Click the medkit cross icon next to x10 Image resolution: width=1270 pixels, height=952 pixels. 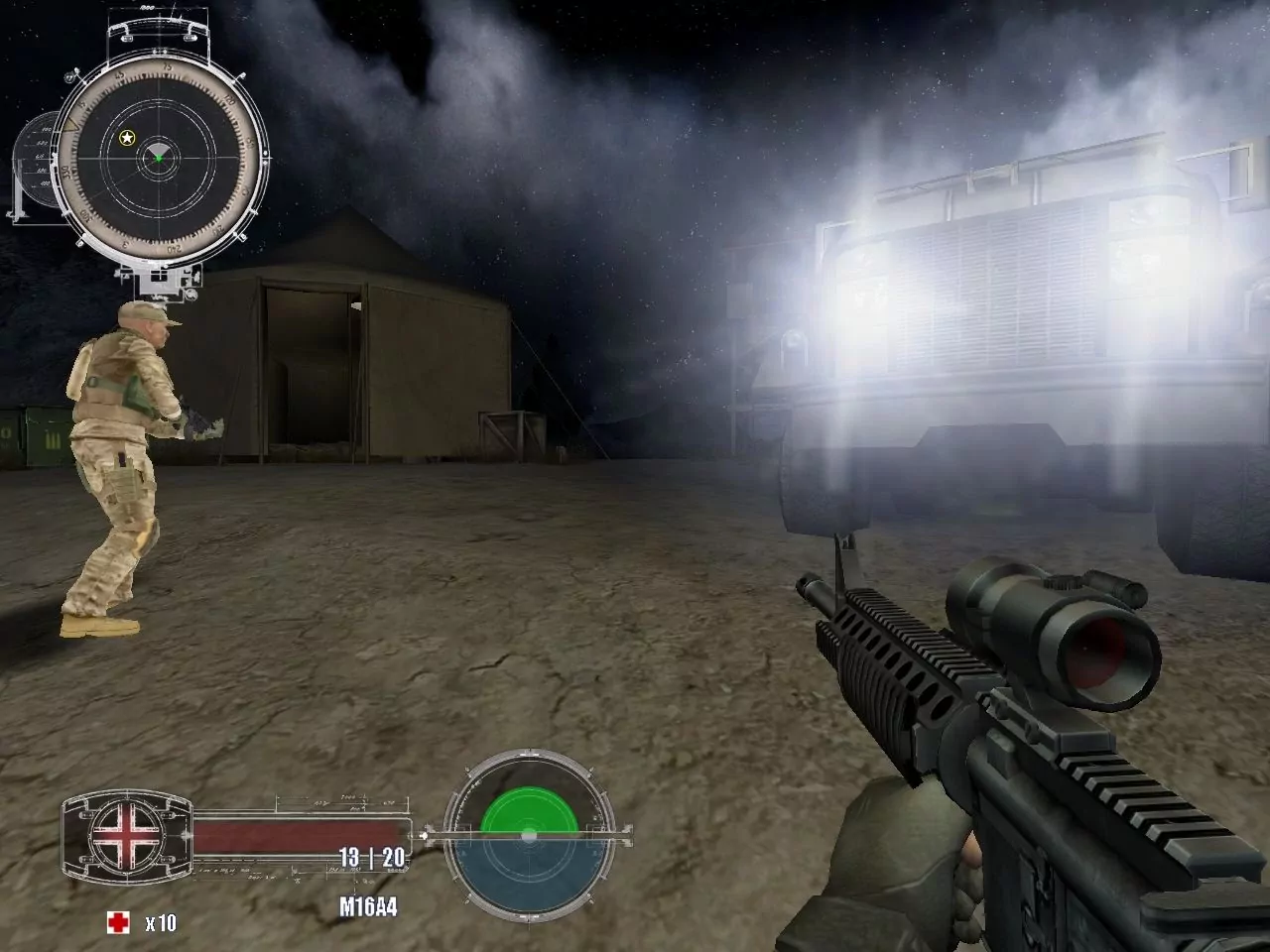point(119,921)
